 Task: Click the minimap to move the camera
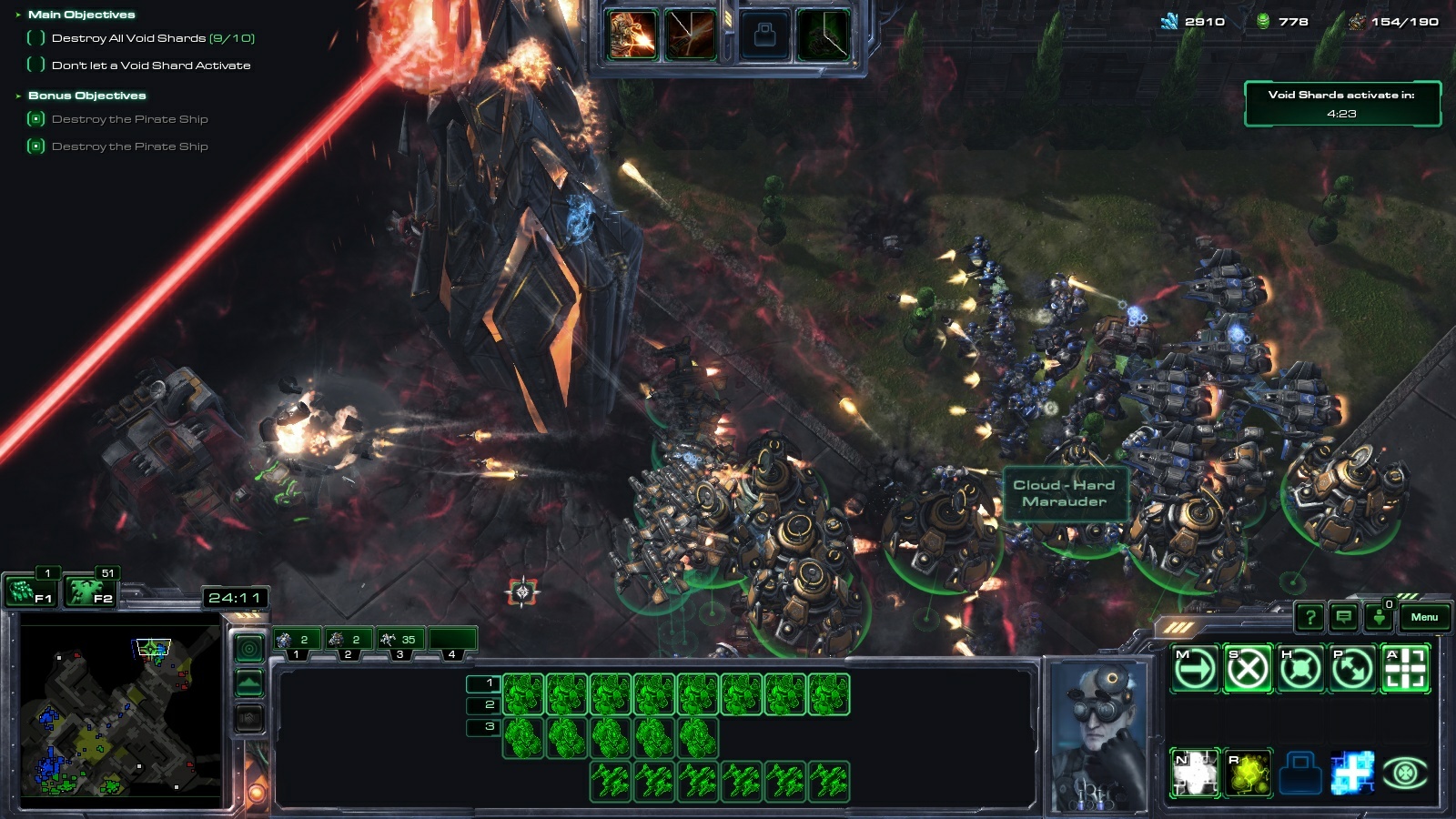pos(118,710)
